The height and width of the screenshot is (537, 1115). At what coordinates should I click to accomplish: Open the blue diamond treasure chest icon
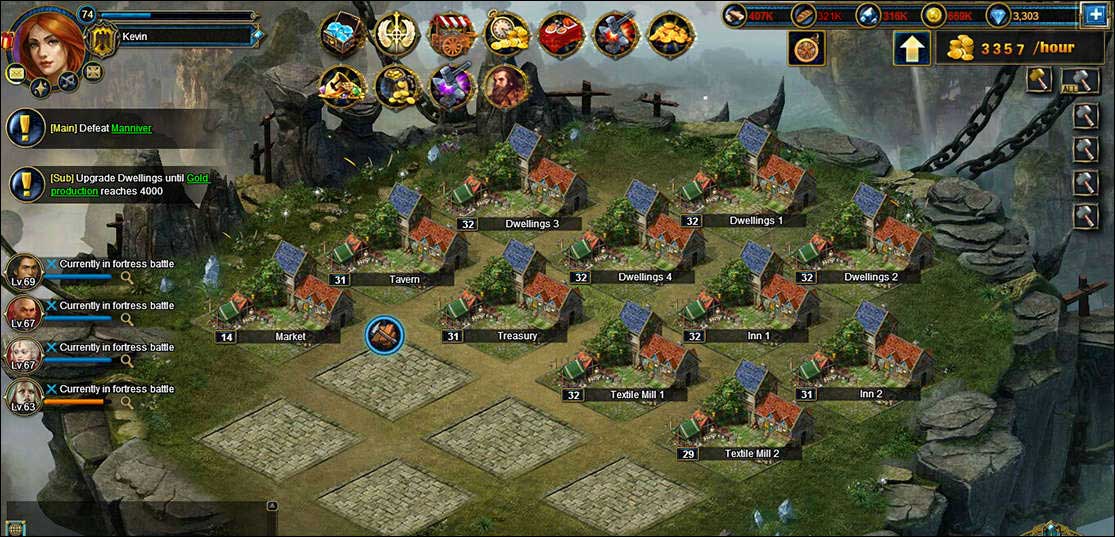pos(342,34)
